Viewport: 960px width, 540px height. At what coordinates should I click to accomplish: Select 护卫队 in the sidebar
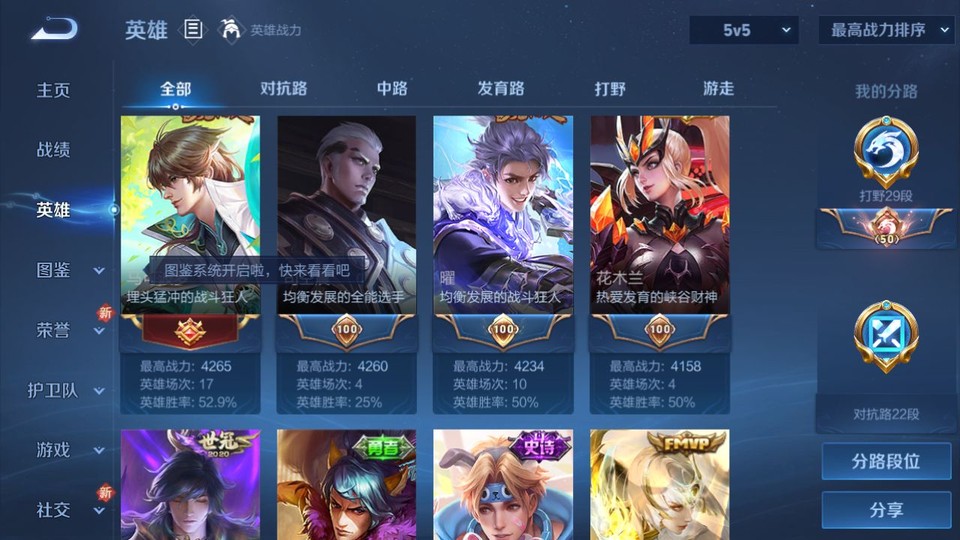point(65,390)
